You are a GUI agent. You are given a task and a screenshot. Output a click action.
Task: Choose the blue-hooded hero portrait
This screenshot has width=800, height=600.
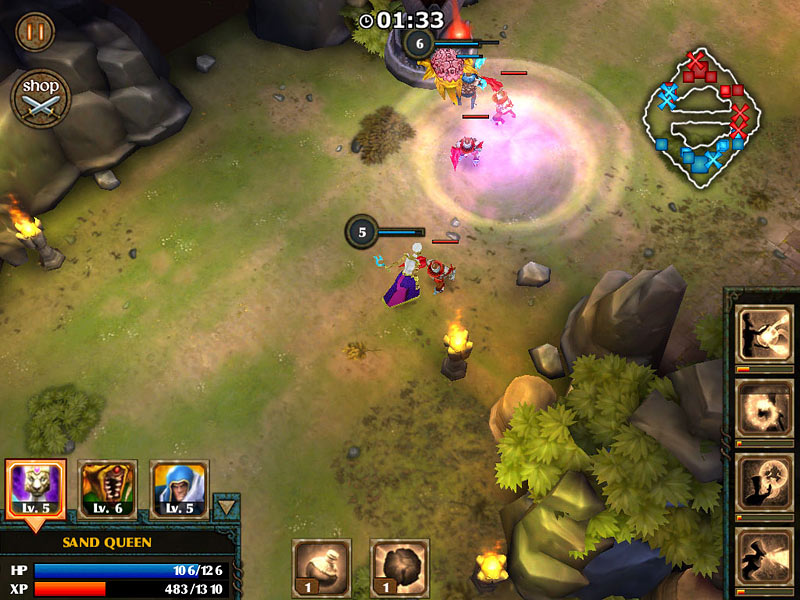(179, 489)
